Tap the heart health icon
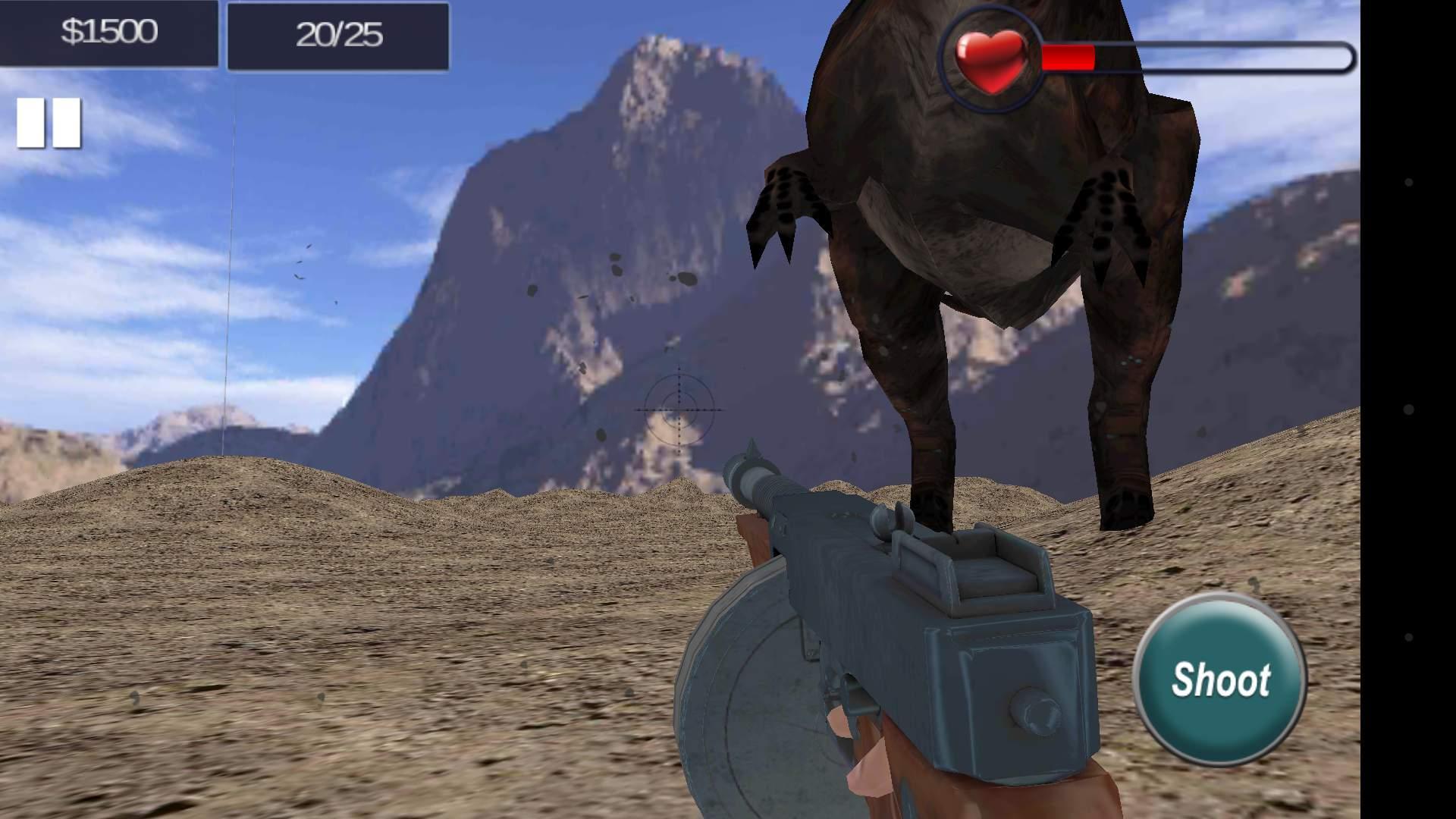The image size is (1456, 819). pyautogui.click(x=991, y=59)
